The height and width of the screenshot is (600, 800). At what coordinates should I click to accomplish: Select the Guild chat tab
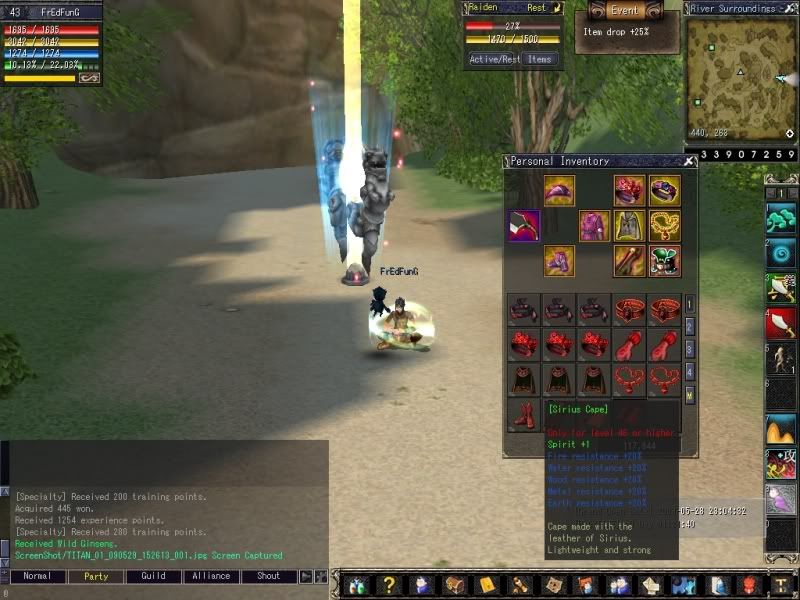(153, 576)
